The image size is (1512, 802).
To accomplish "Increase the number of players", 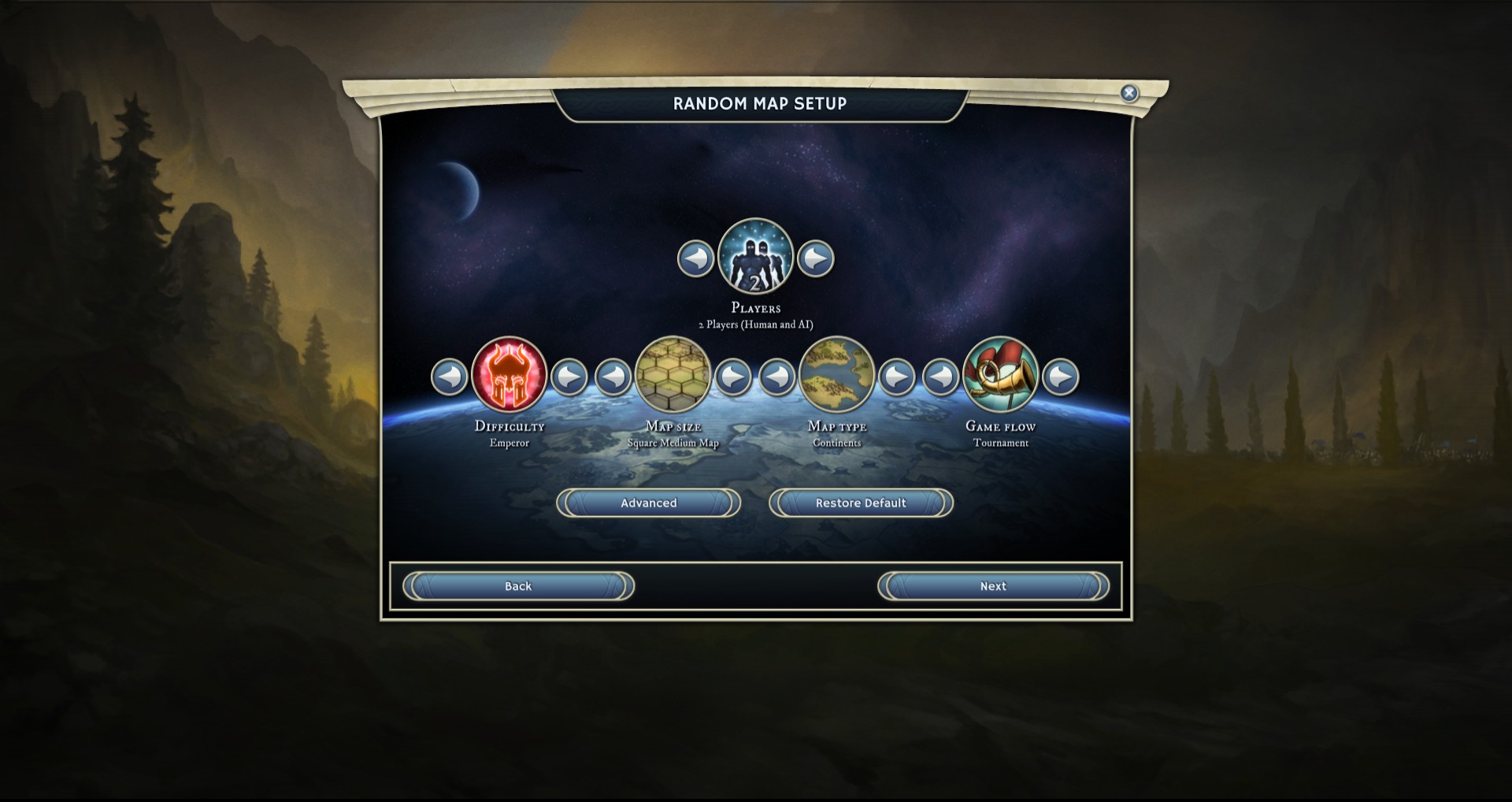I will click(x=816, y=258).
